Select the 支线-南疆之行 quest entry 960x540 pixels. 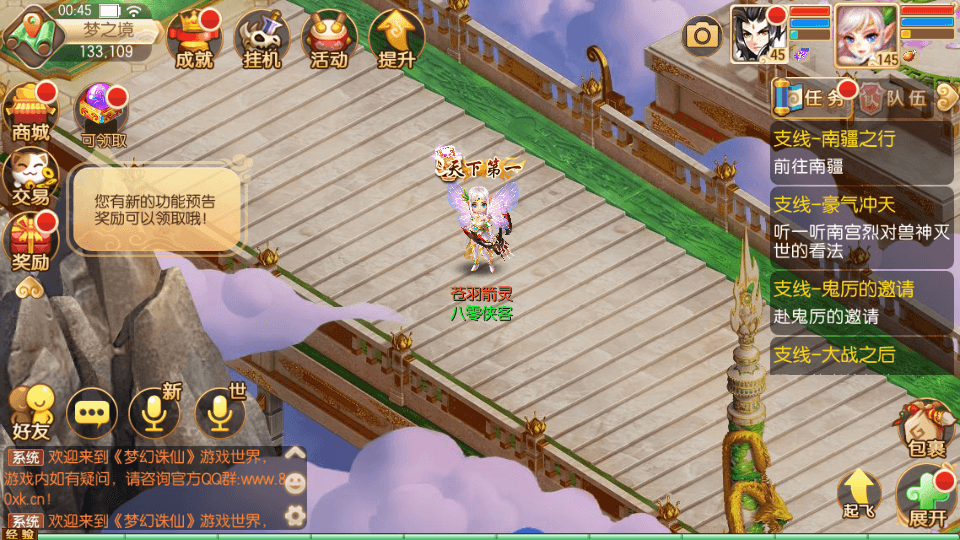coord(862,152)
